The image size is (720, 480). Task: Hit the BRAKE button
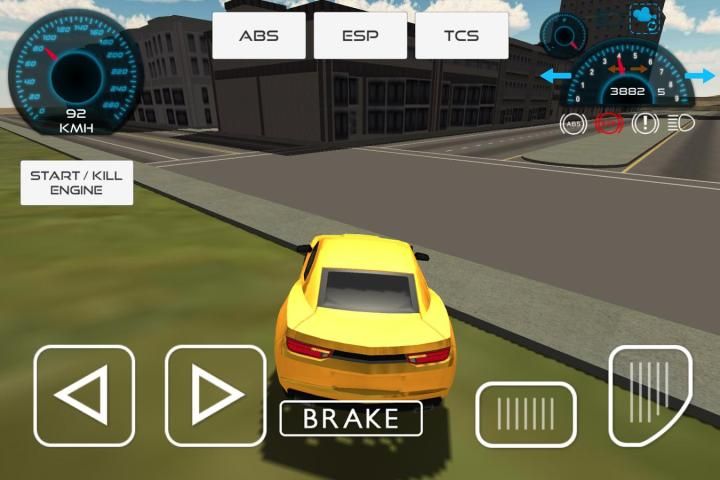[x=350, y=418]
